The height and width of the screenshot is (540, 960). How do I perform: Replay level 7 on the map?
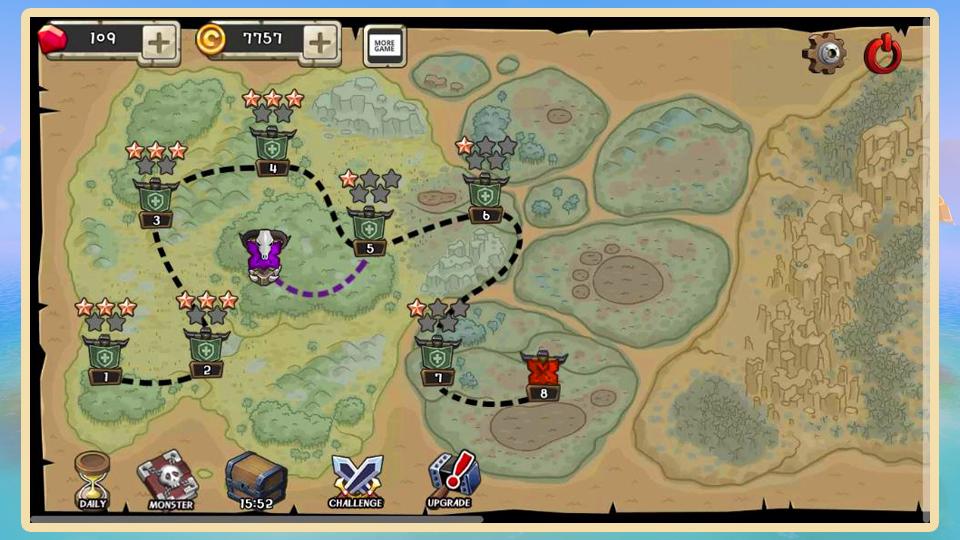click(438, 355)
